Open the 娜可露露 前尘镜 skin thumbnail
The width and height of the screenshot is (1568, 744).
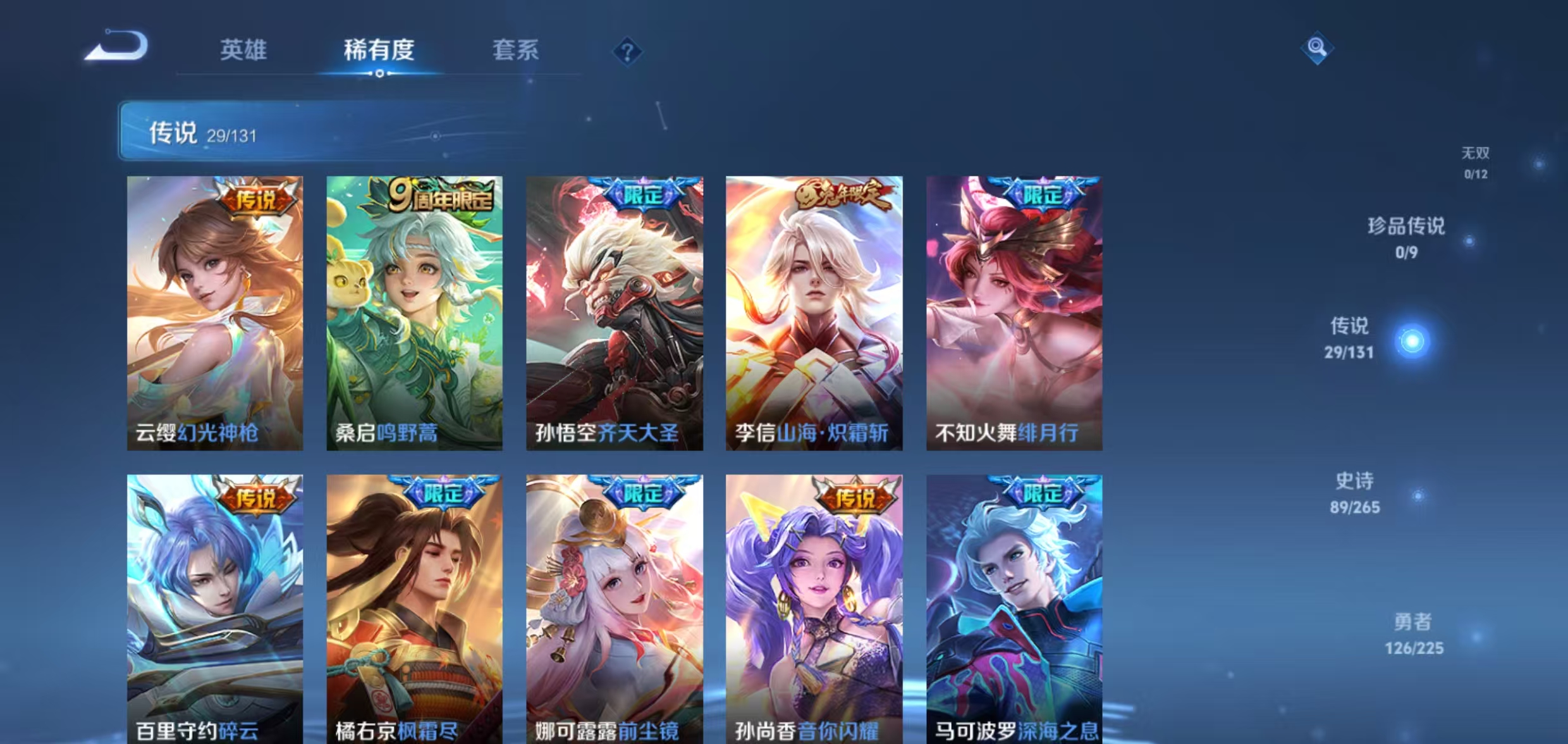click(613, 607)
